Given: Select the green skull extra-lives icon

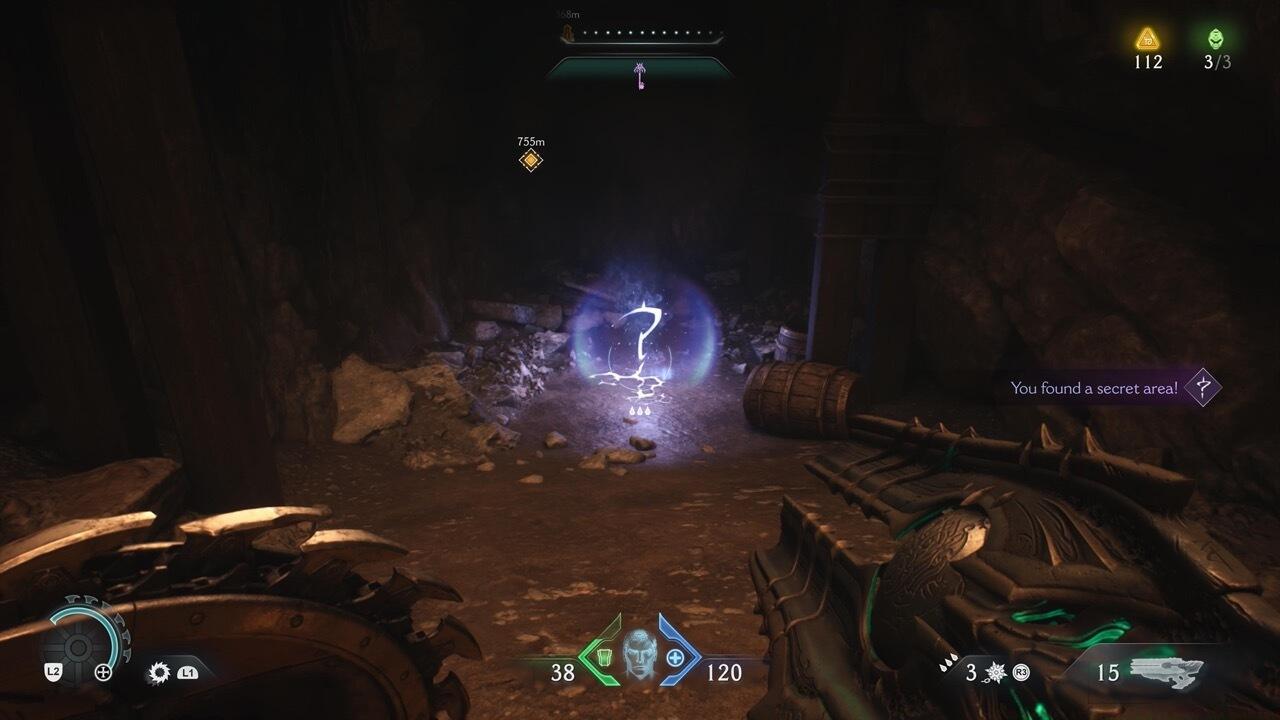Looking at the screenshot, I should [x=1216, y=39].
